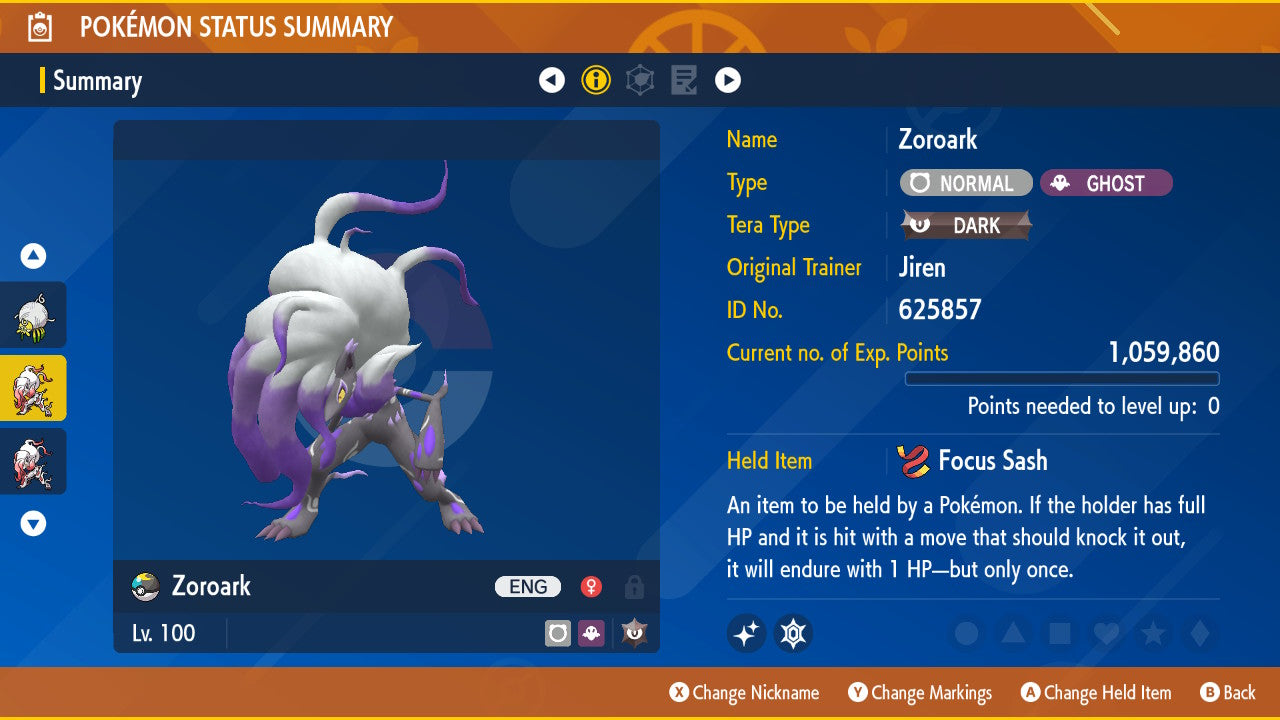Toggle the diamond marking
Screen dimensions: 1280x720
(1199, 633)
